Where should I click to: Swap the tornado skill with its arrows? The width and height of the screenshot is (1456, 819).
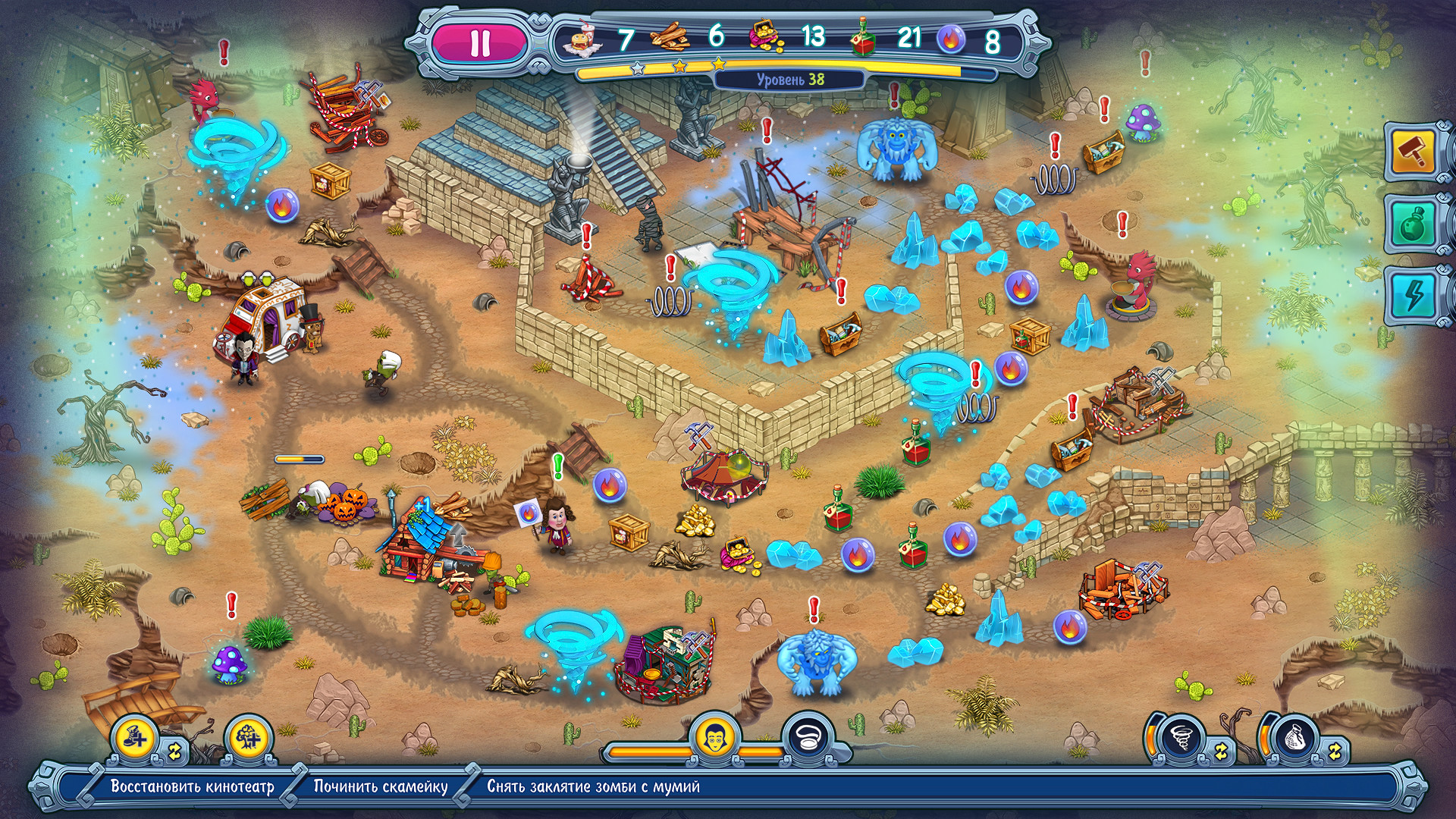1221,751
